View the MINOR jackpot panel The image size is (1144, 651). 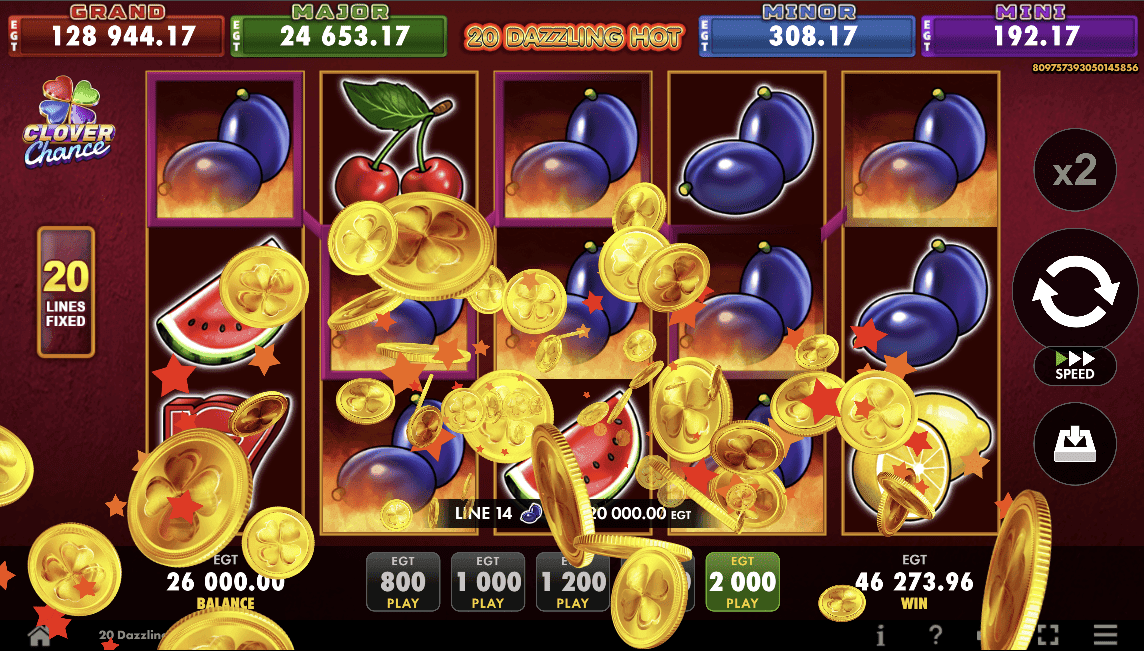tap(806, 33)
